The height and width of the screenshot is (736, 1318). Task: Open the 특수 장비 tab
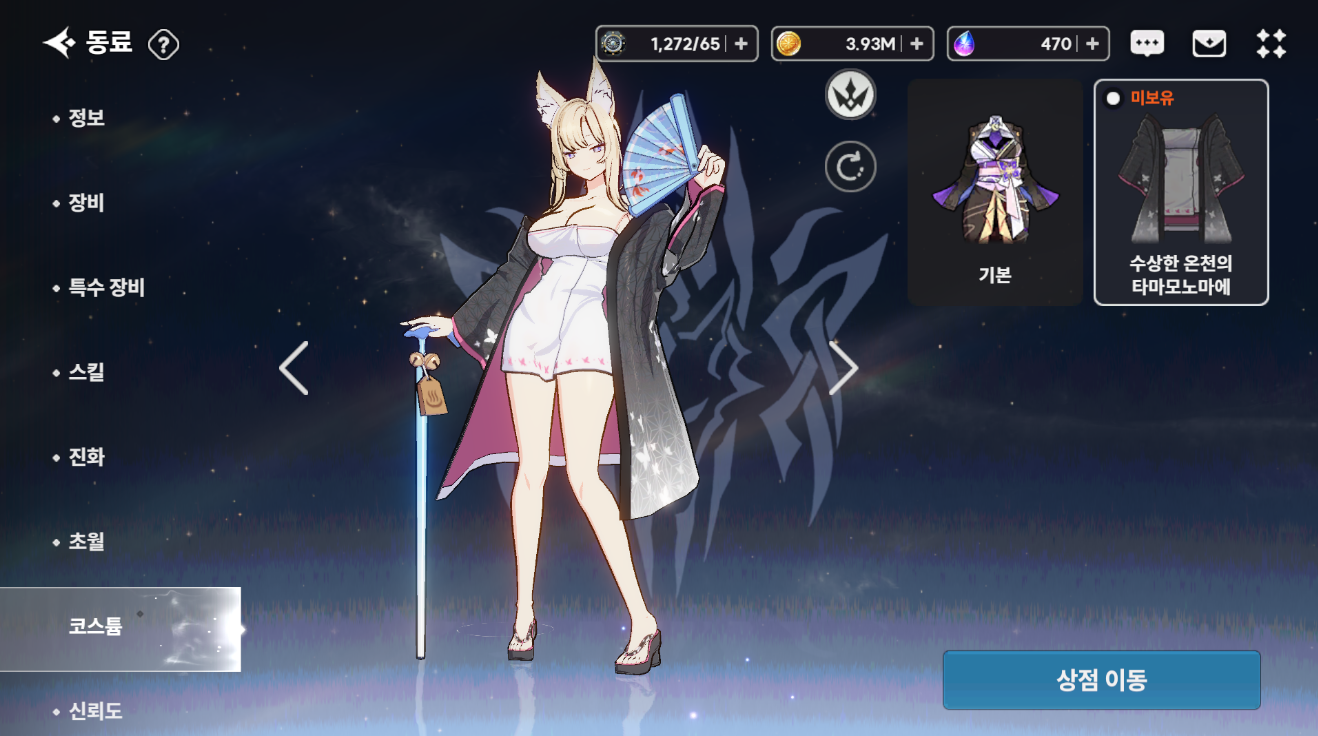point(106,288)
